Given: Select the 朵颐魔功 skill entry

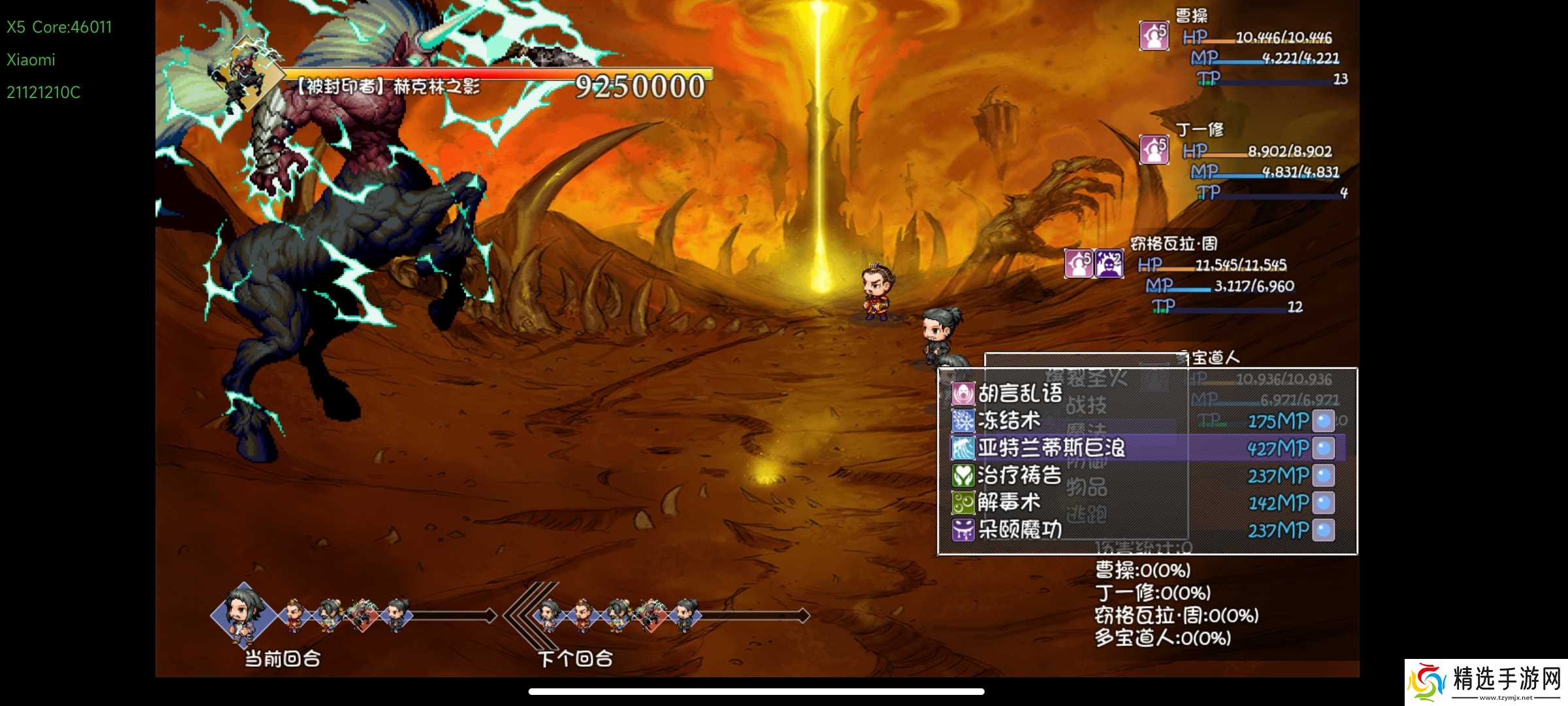Looking at the screenshot, I should tap(1019, 529).
